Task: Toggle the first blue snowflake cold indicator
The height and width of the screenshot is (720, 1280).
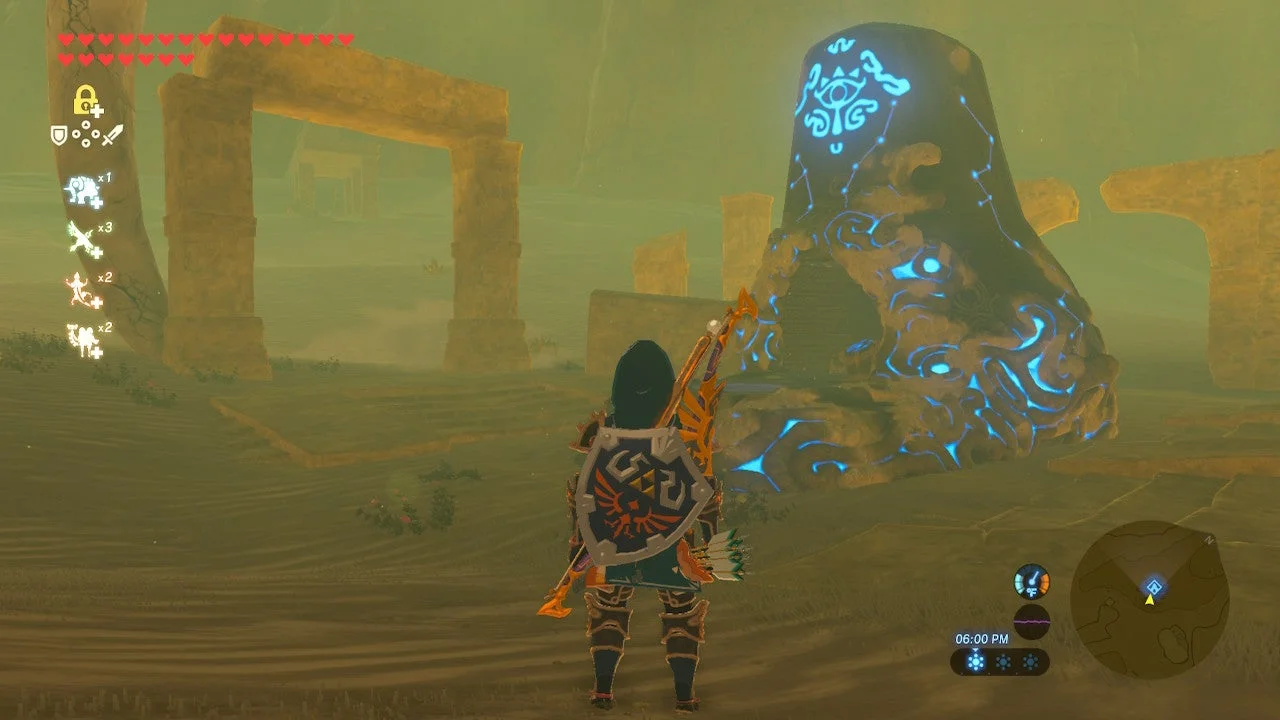Action: tap(975, 662)
